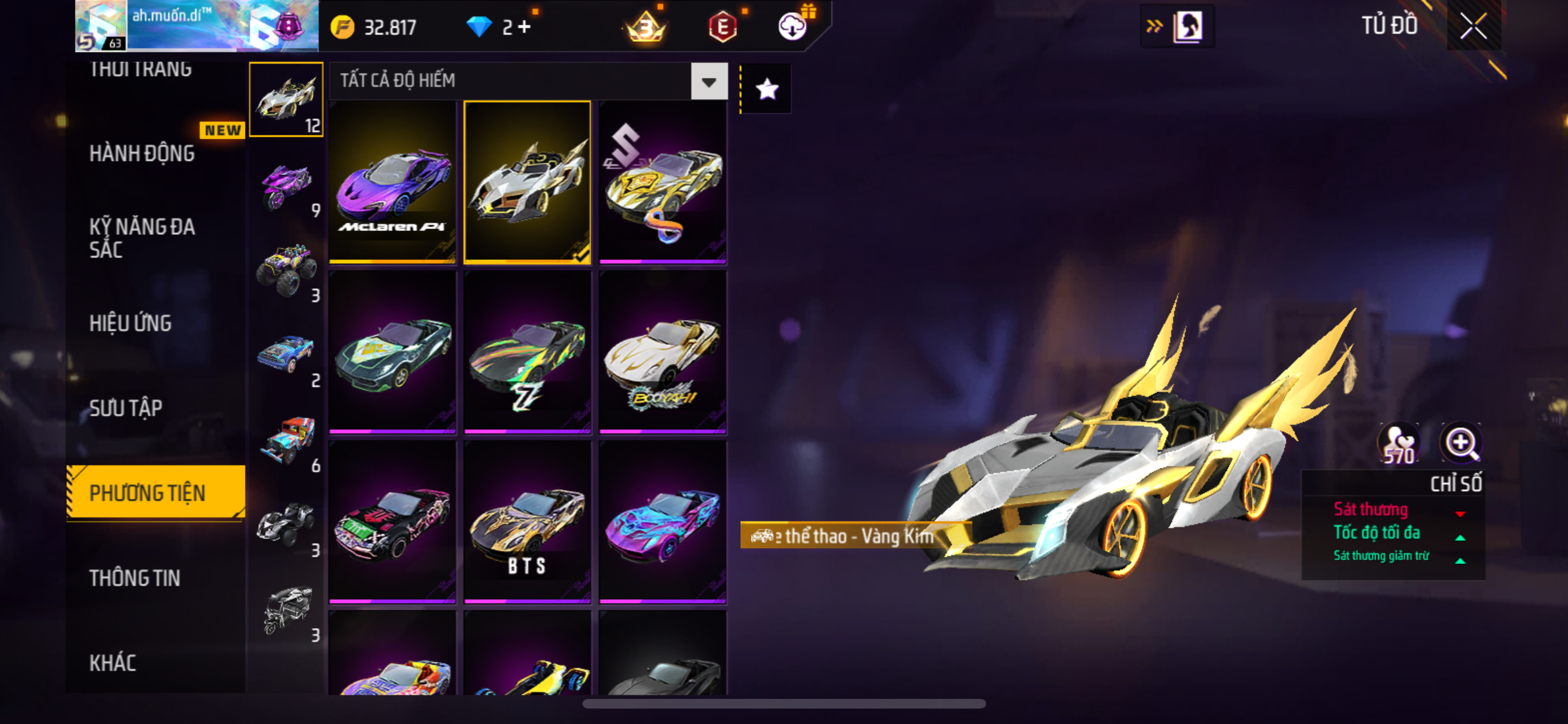The width and height of the screenshot is (1568, 724).
Task: Select the white Booyah sports car skin
Action: coord(662,352)
